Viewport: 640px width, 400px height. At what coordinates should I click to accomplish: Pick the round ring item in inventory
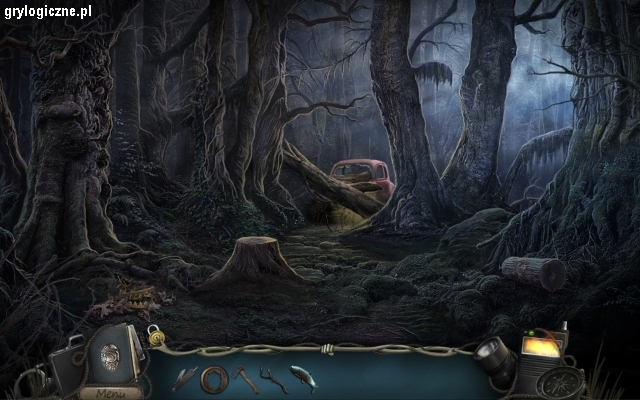pos(212,379)
